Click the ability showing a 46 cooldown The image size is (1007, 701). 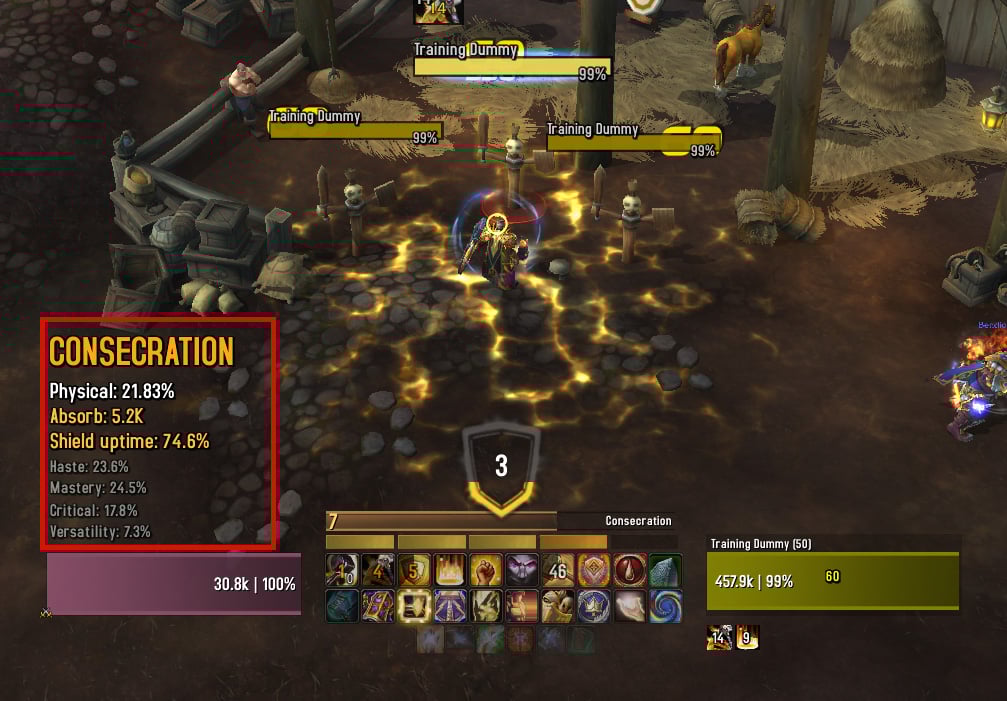557,570
